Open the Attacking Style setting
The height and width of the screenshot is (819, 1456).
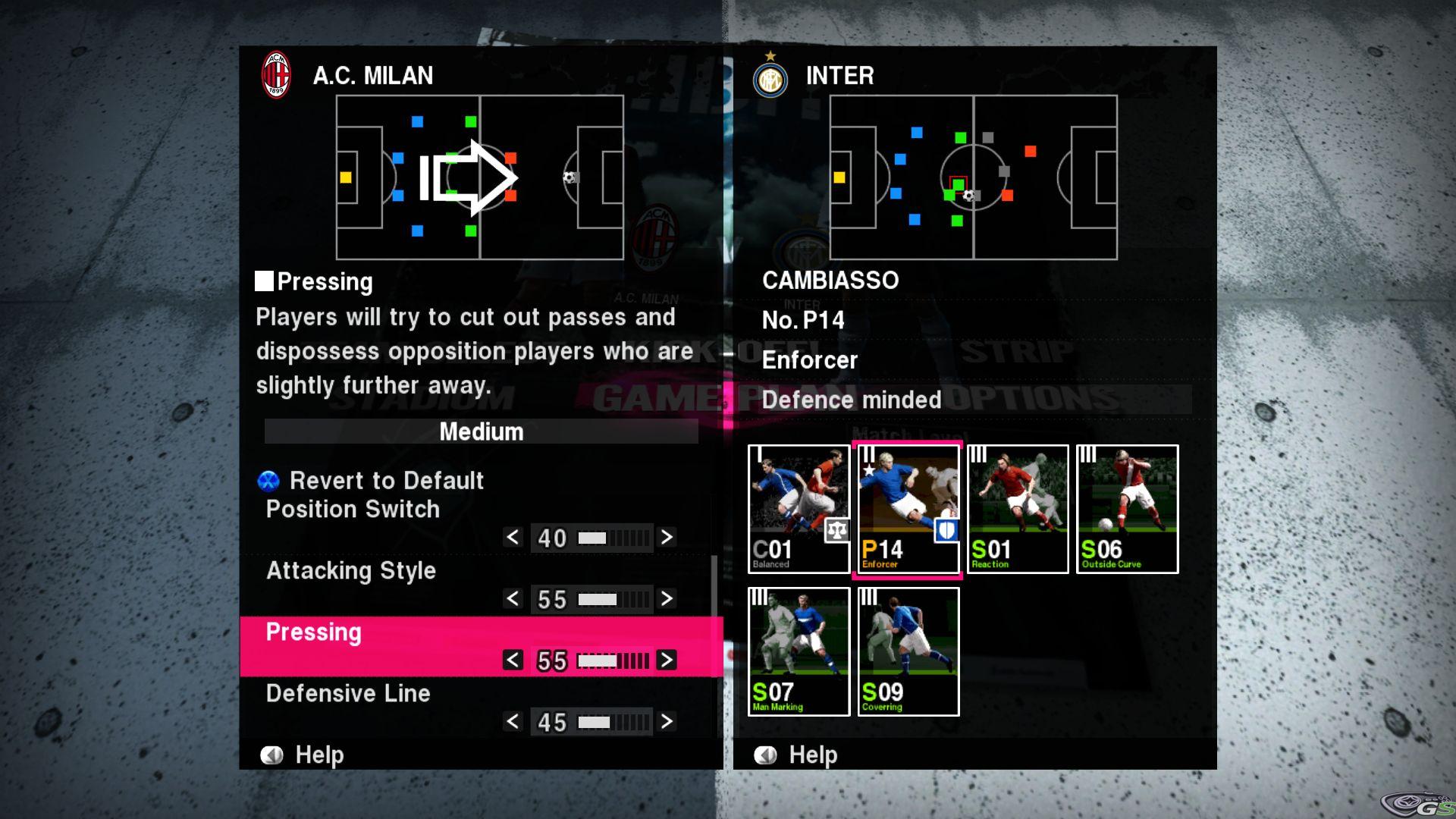click(x=351, y=570)
